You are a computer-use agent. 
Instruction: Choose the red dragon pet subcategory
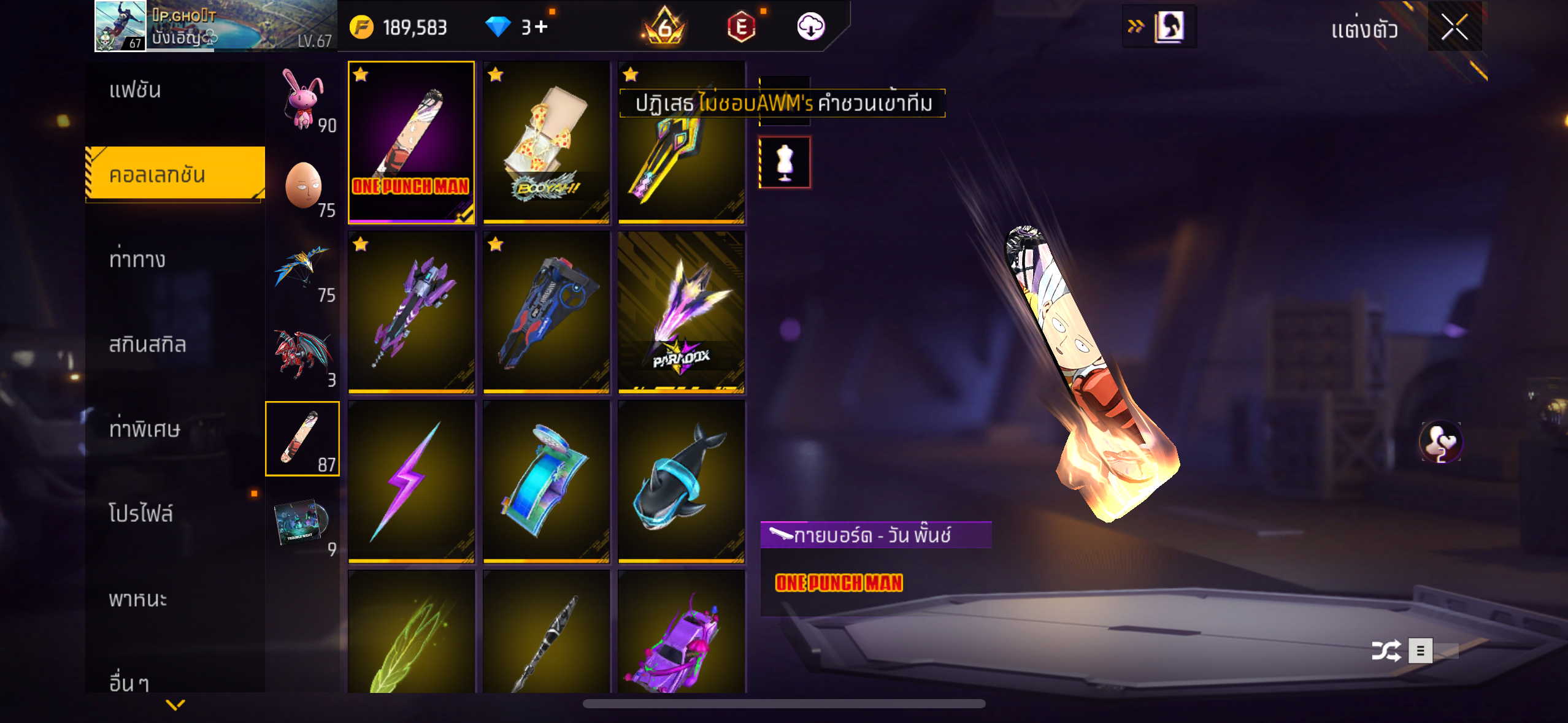[302, 354]
